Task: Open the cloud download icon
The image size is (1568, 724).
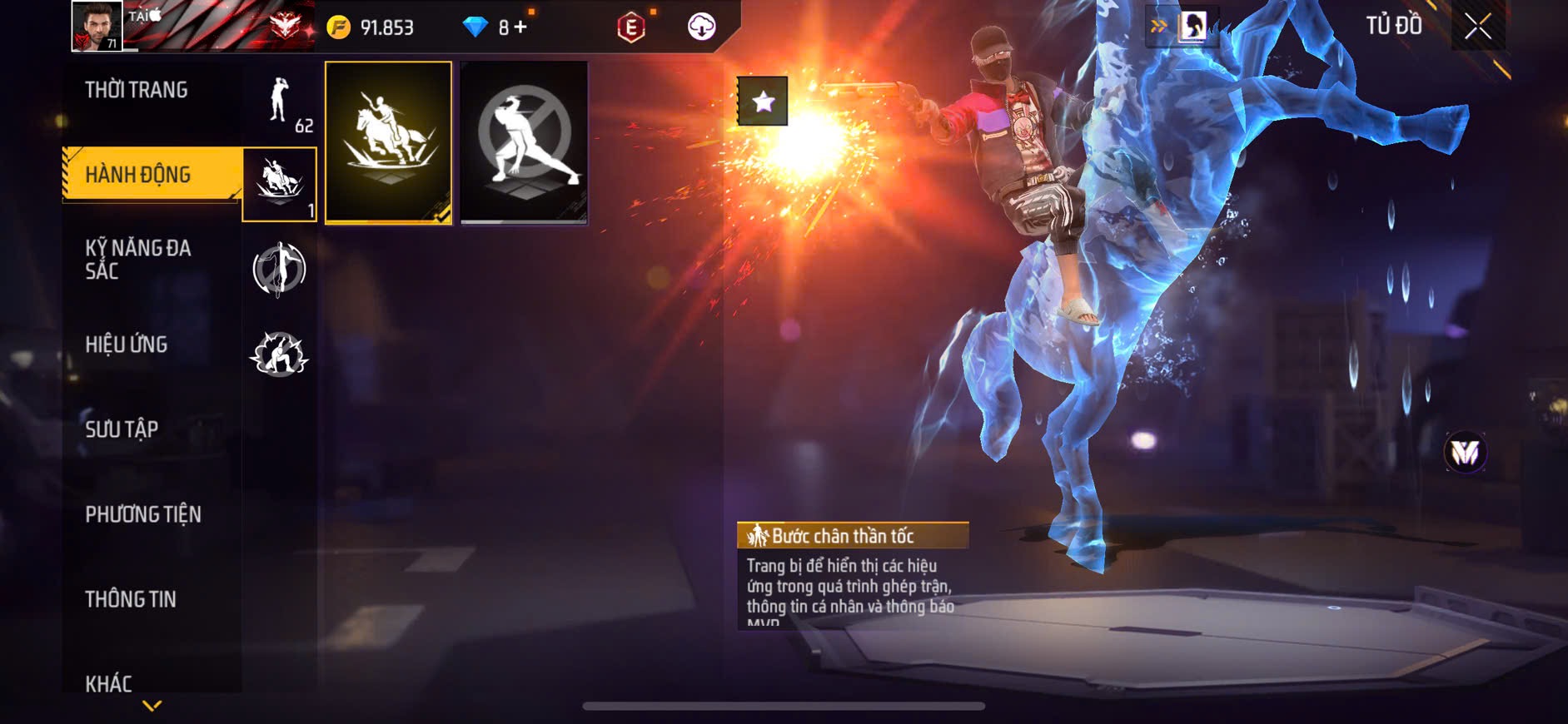Action: 701,27
